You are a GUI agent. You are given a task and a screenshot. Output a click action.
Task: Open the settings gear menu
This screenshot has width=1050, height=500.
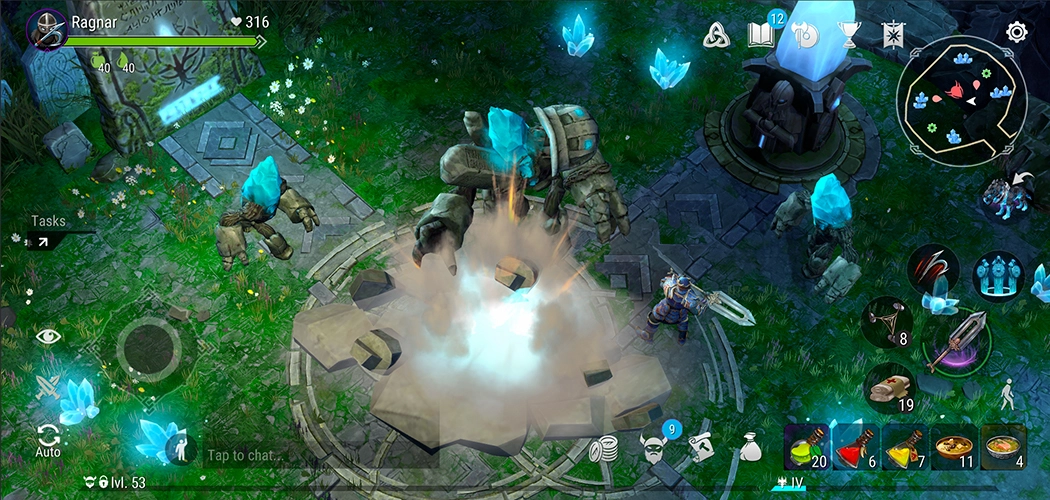coord(1016,32)
